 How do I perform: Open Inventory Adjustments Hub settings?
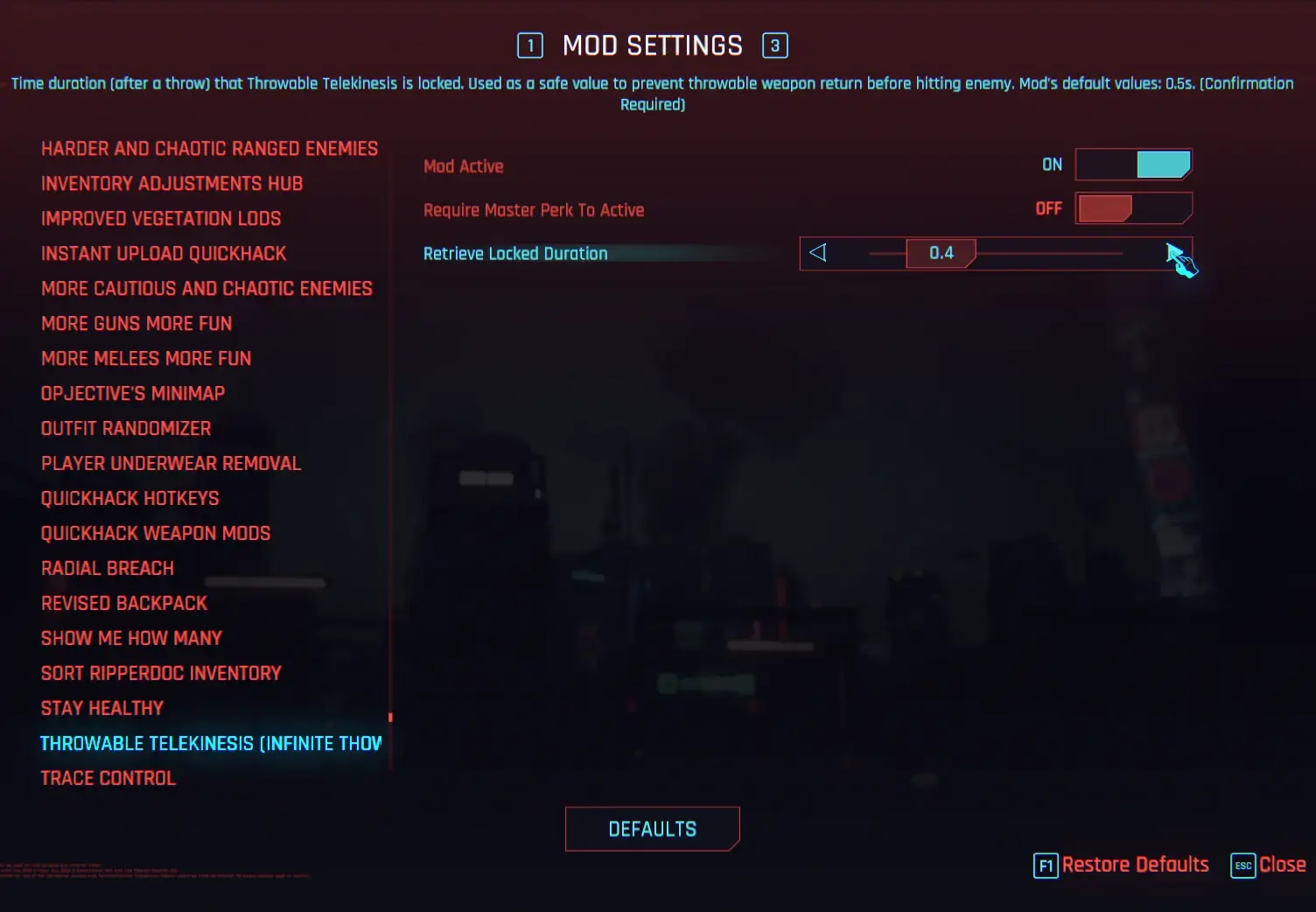(x=171, y=183)
